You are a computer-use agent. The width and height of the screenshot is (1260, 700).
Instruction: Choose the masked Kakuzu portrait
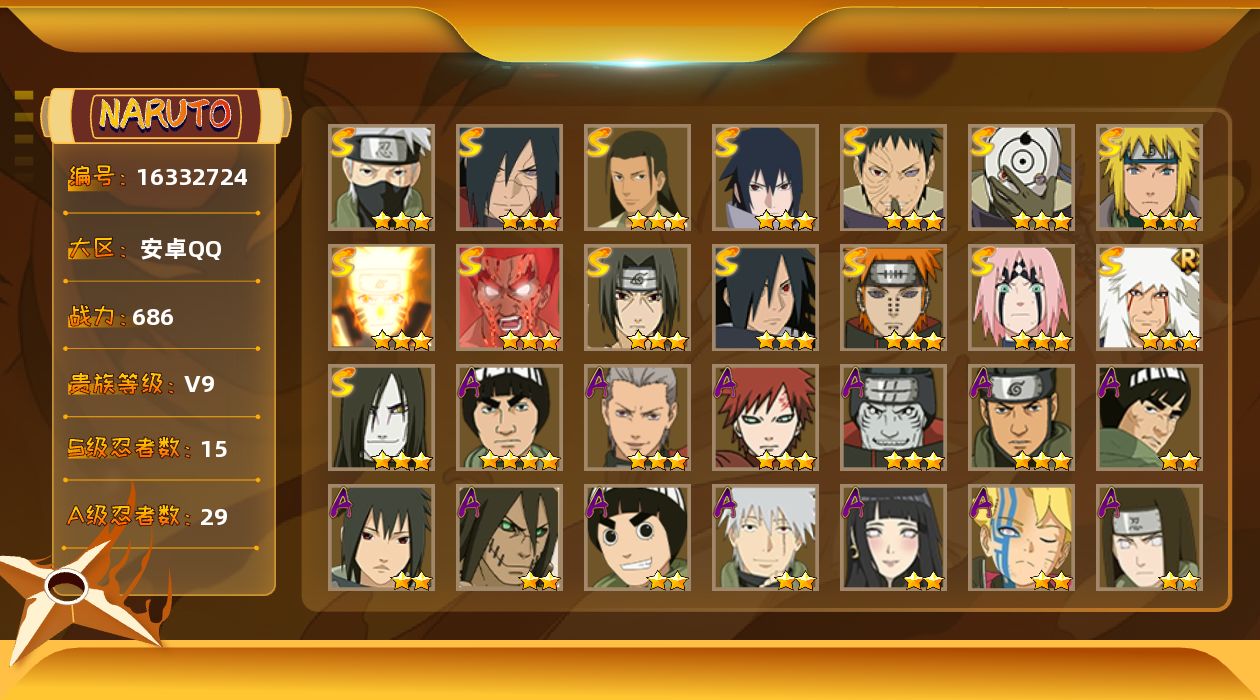893,418
